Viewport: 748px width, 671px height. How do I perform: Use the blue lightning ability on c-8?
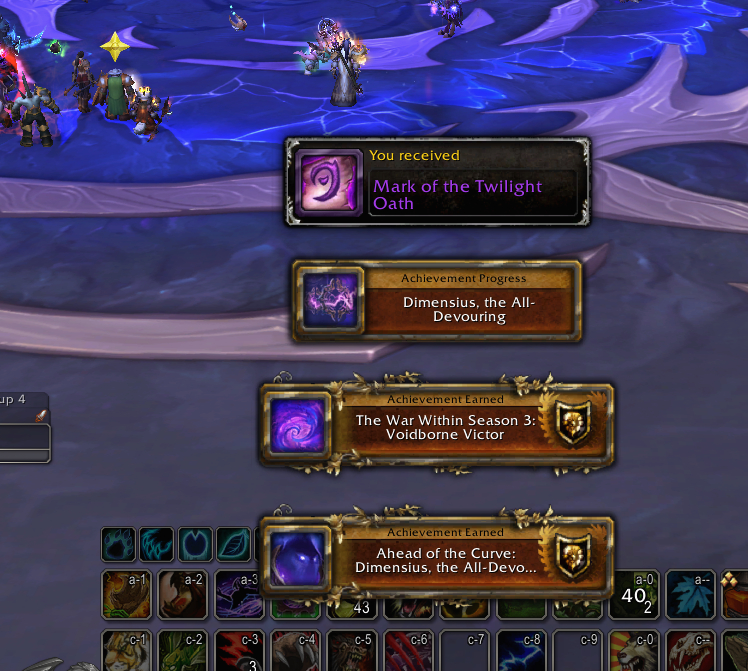521,651
